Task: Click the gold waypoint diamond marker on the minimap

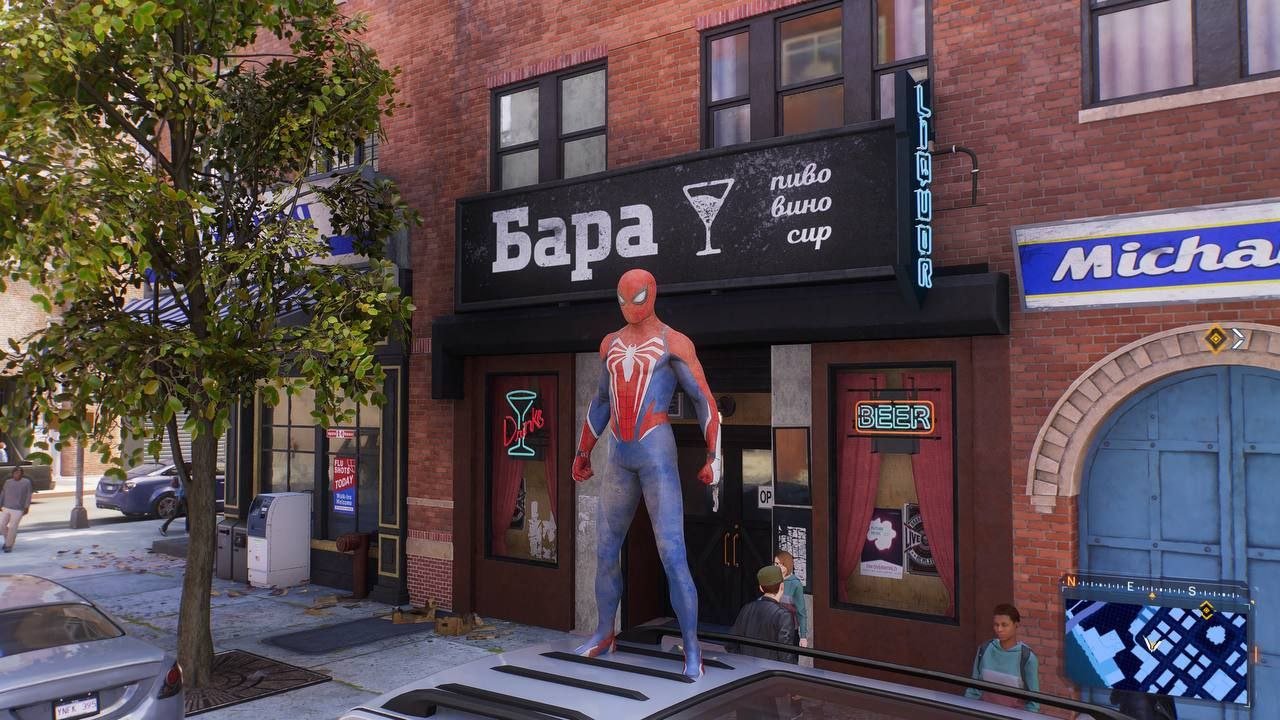Action: coord(1205,610)
